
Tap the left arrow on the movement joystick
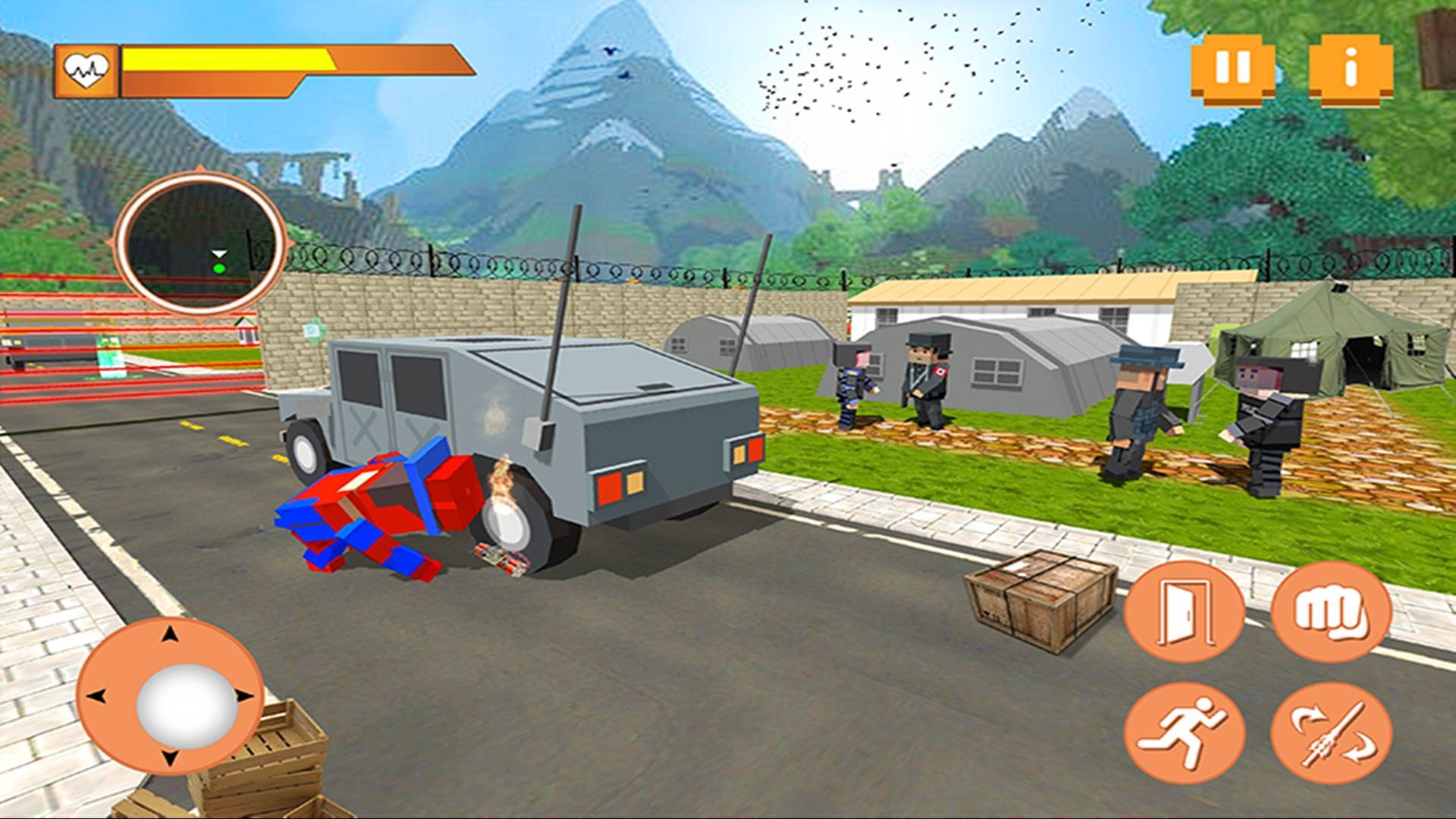coord(97,696)
